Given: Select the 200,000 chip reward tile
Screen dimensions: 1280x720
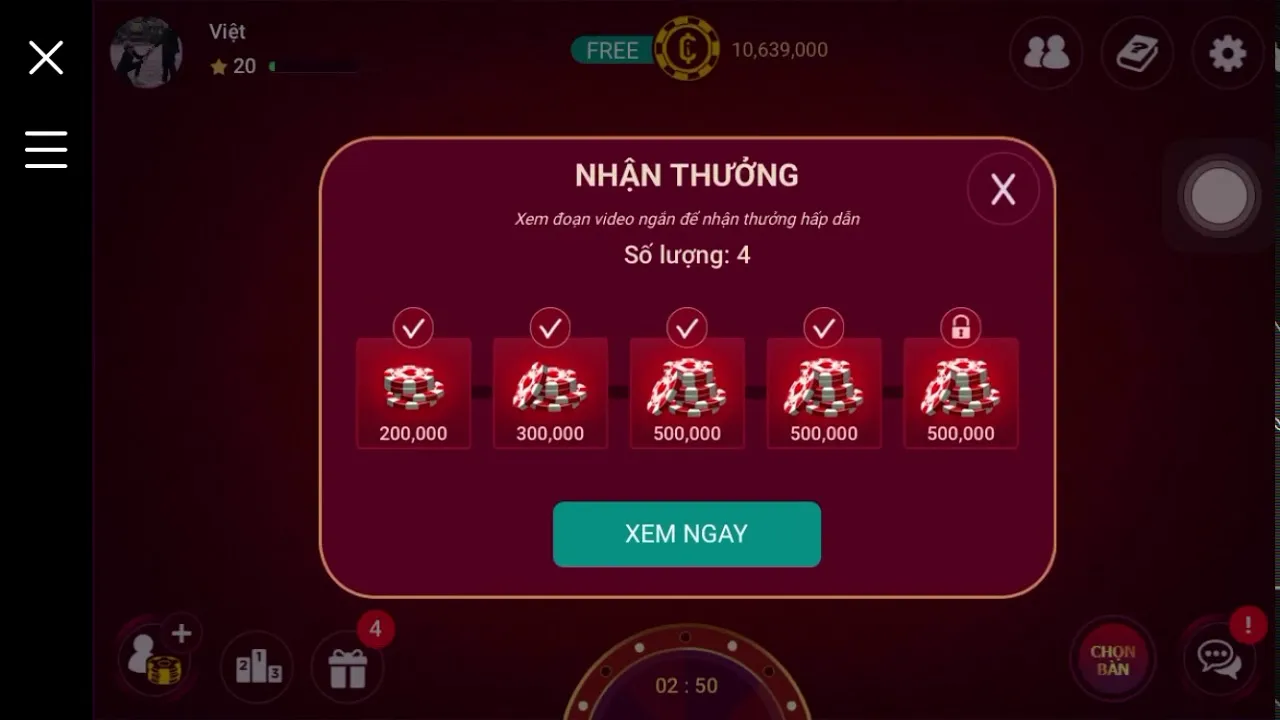Looking at the screenshot, I should (x=413, y=393).
